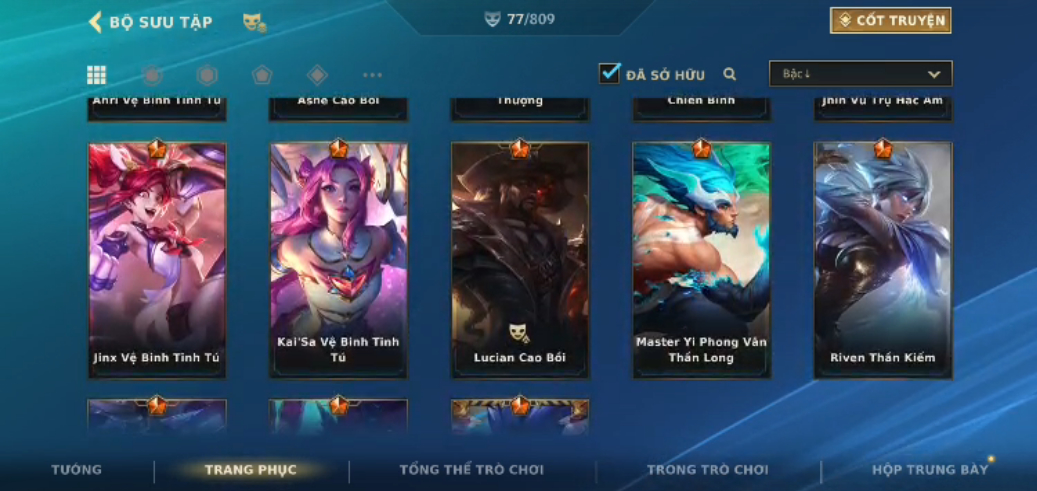Open the Bậc sort dropdown
Viewport: 1037px width, 491px height.
pyautogui.click(x=860, y=74)
